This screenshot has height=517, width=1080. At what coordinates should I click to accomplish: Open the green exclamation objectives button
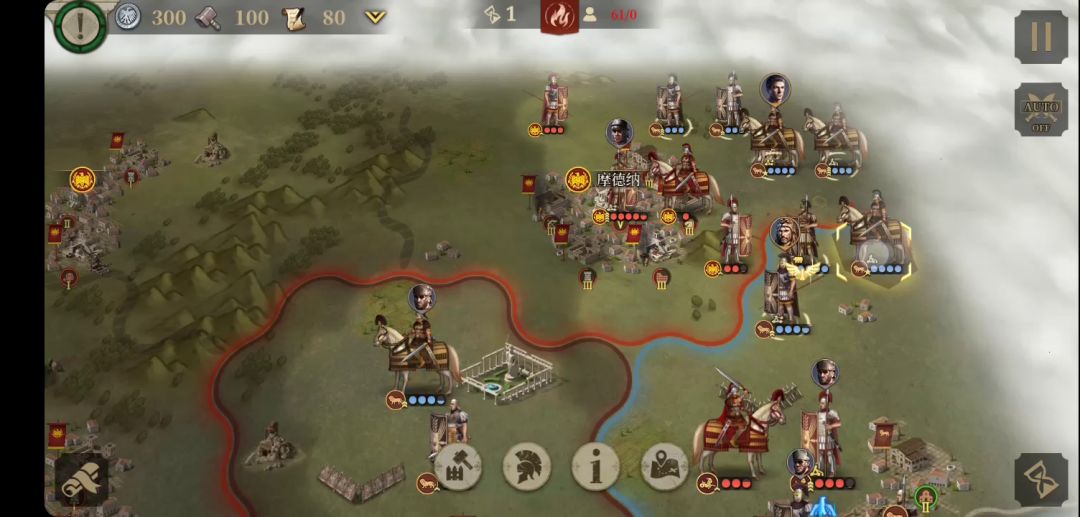click(80, 25)
